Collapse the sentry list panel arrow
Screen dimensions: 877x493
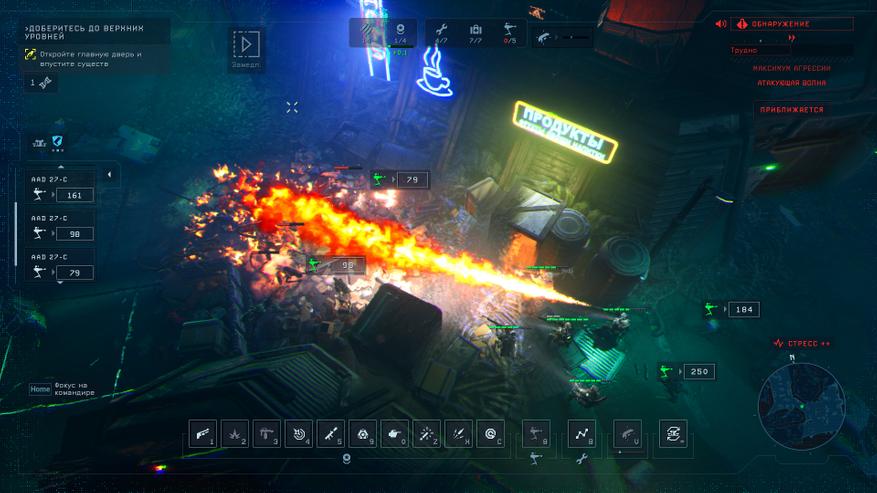tap(109, 175)
